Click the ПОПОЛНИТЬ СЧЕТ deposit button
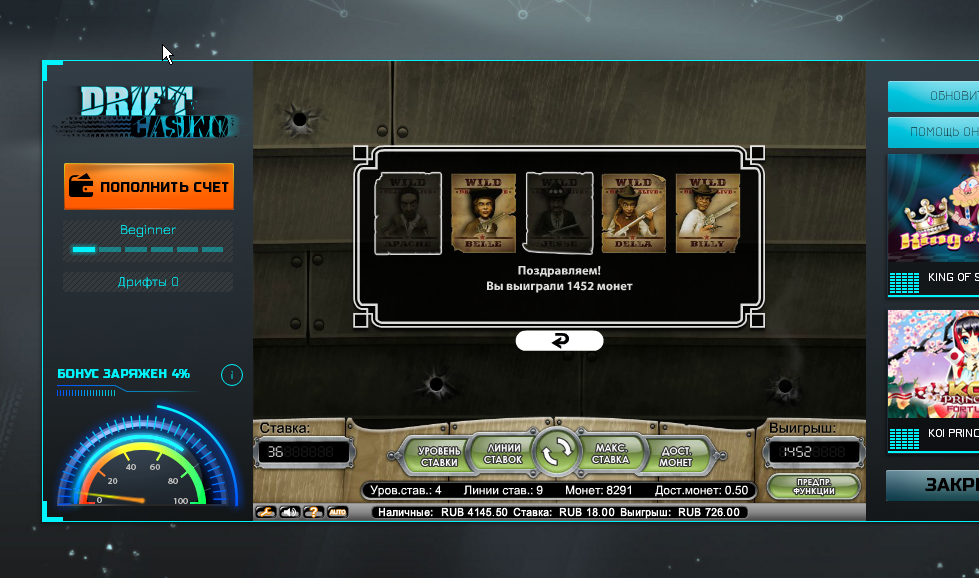The height and width of the screenshot is (578, 979). click(149, 186)
